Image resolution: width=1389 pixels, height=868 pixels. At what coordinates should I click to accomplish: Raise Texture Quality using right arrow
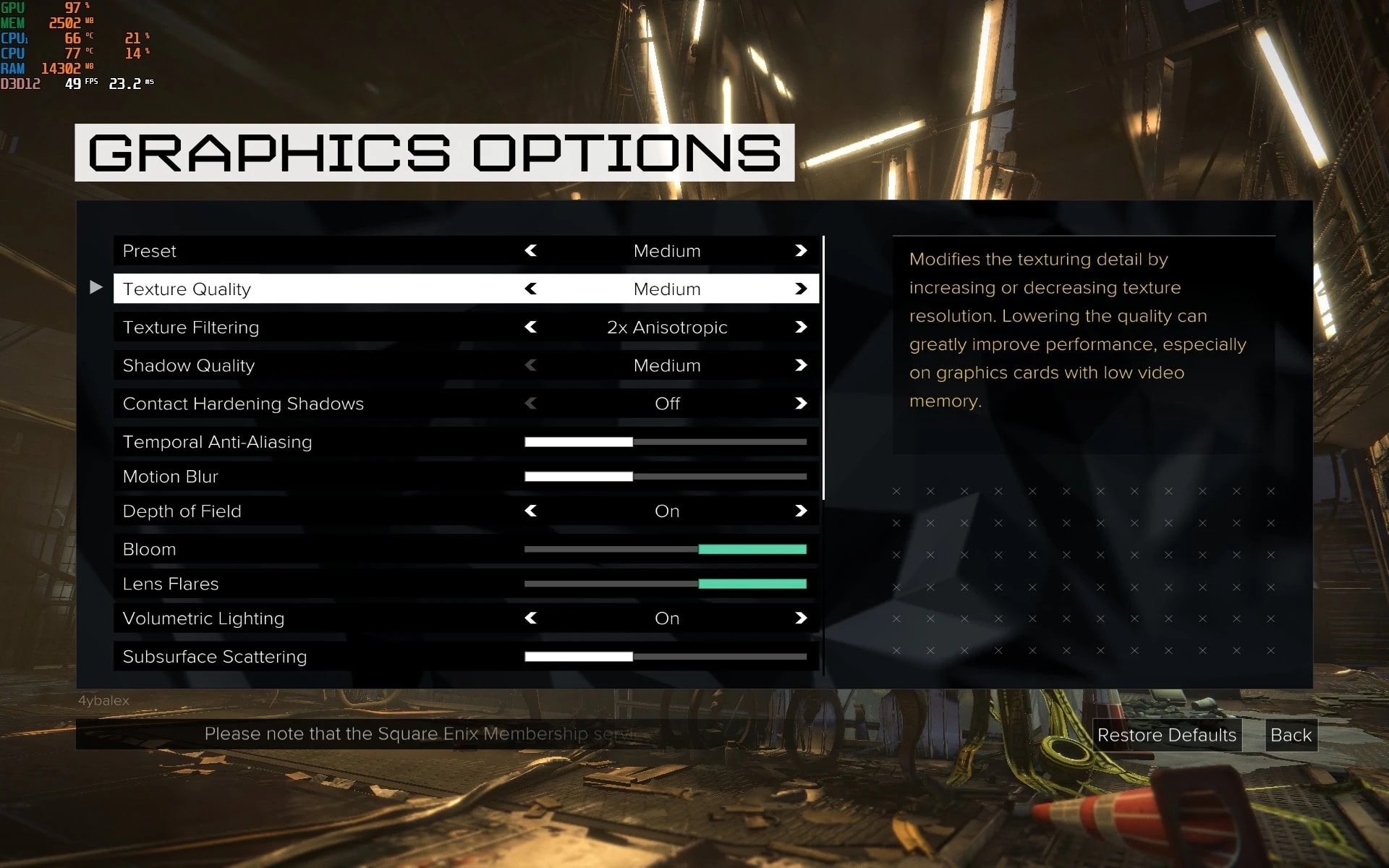800,289
